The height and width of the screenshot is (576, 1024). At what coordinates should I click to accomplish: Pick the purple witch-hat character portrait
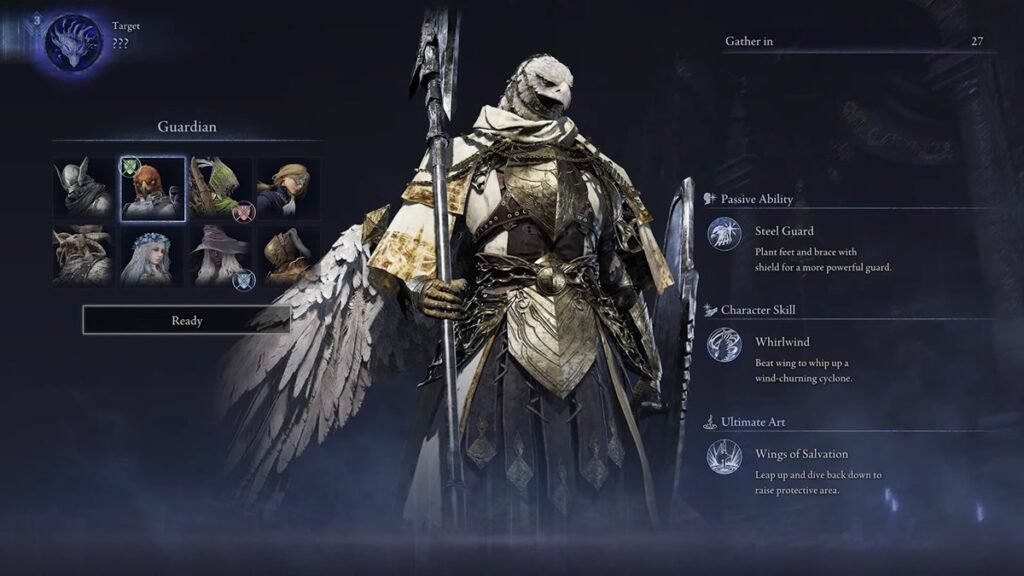coord(220,256)
